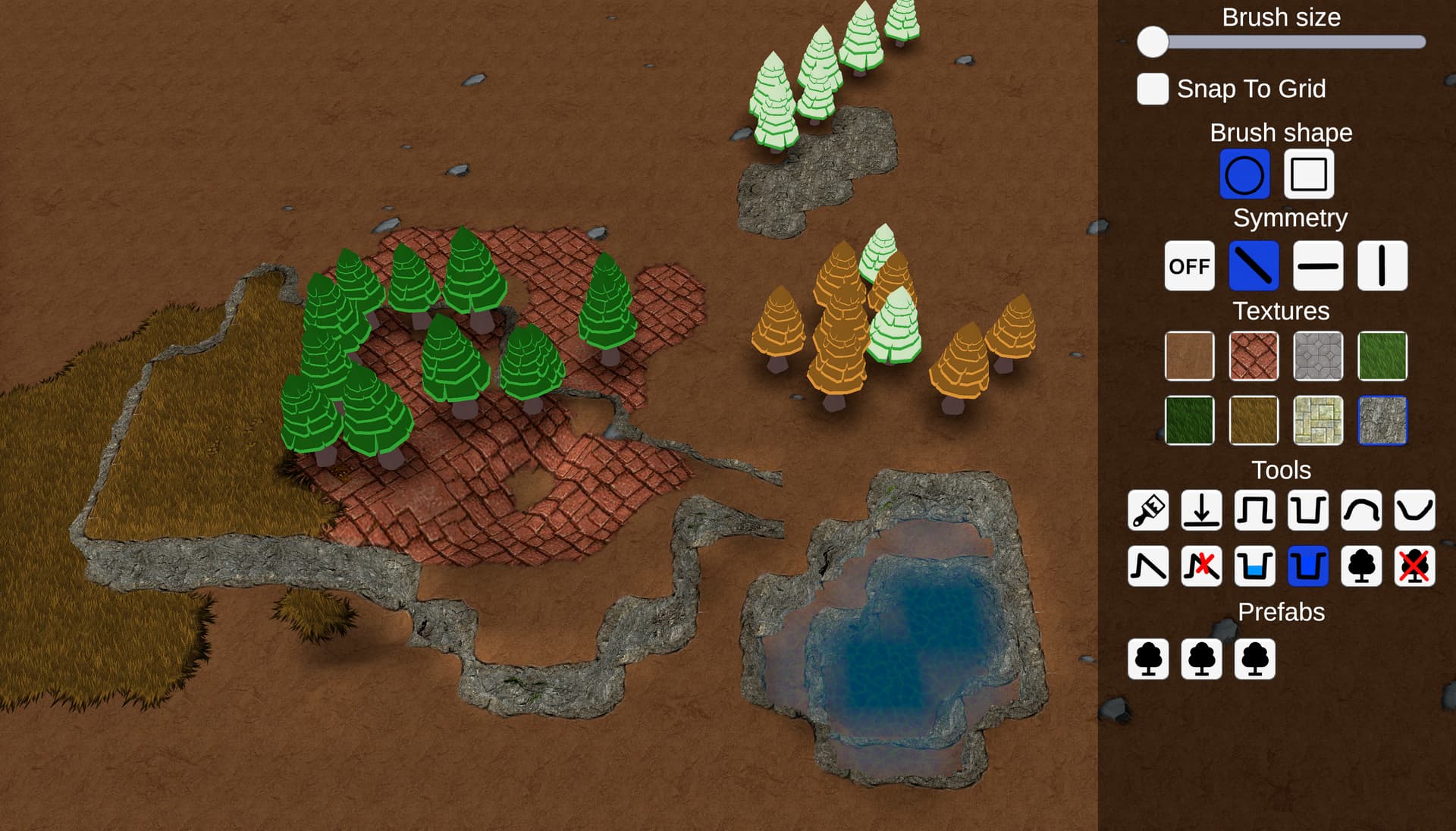Select the remove ramp tool
Viewport: 1456px width, 831px height.
tap(1202, 566)
